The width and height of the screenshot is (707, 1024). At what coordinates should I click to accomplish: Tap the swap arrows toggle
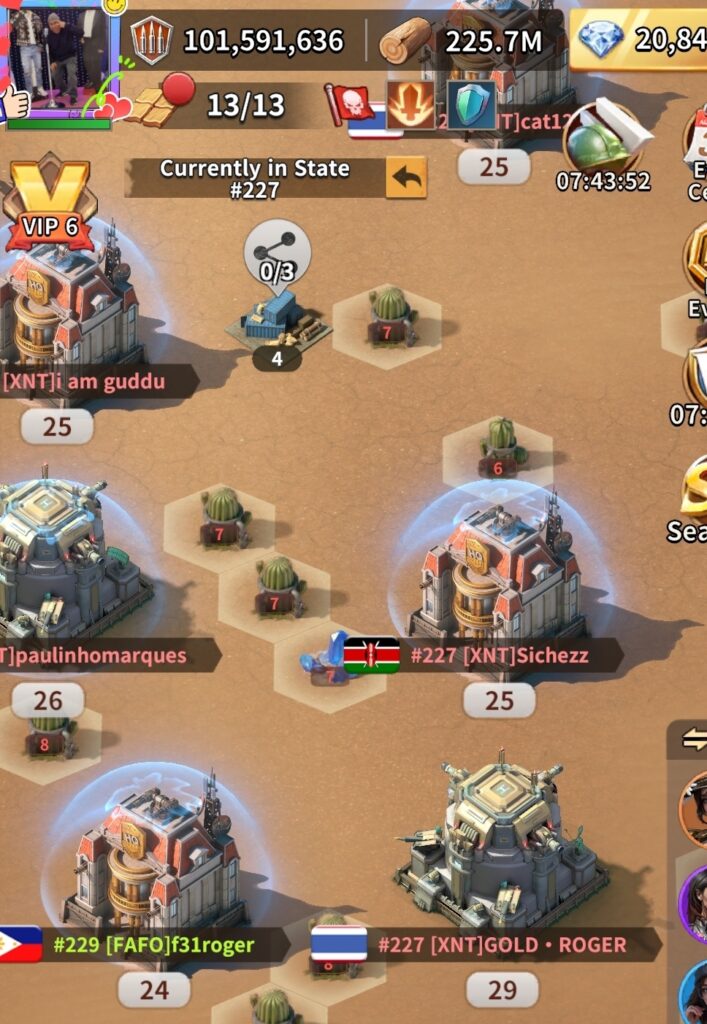692,739
